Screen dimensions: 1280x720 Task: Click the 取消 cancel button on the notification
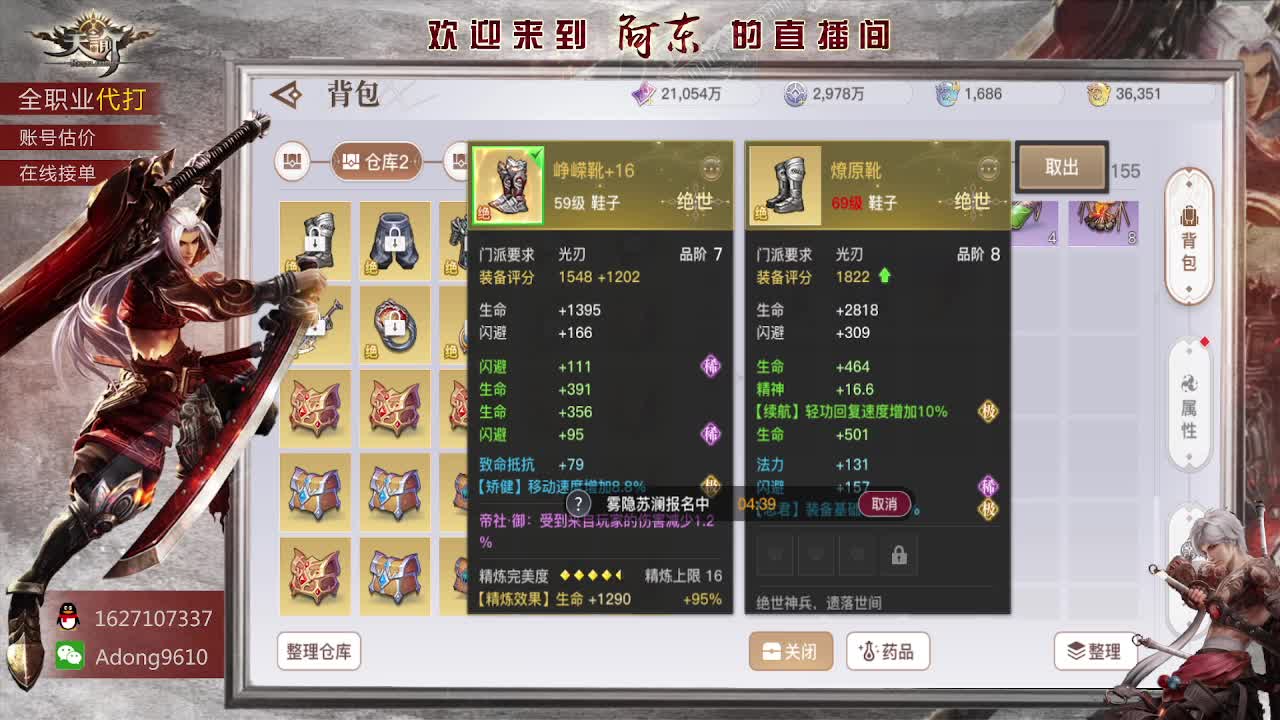tap(884, 505)
